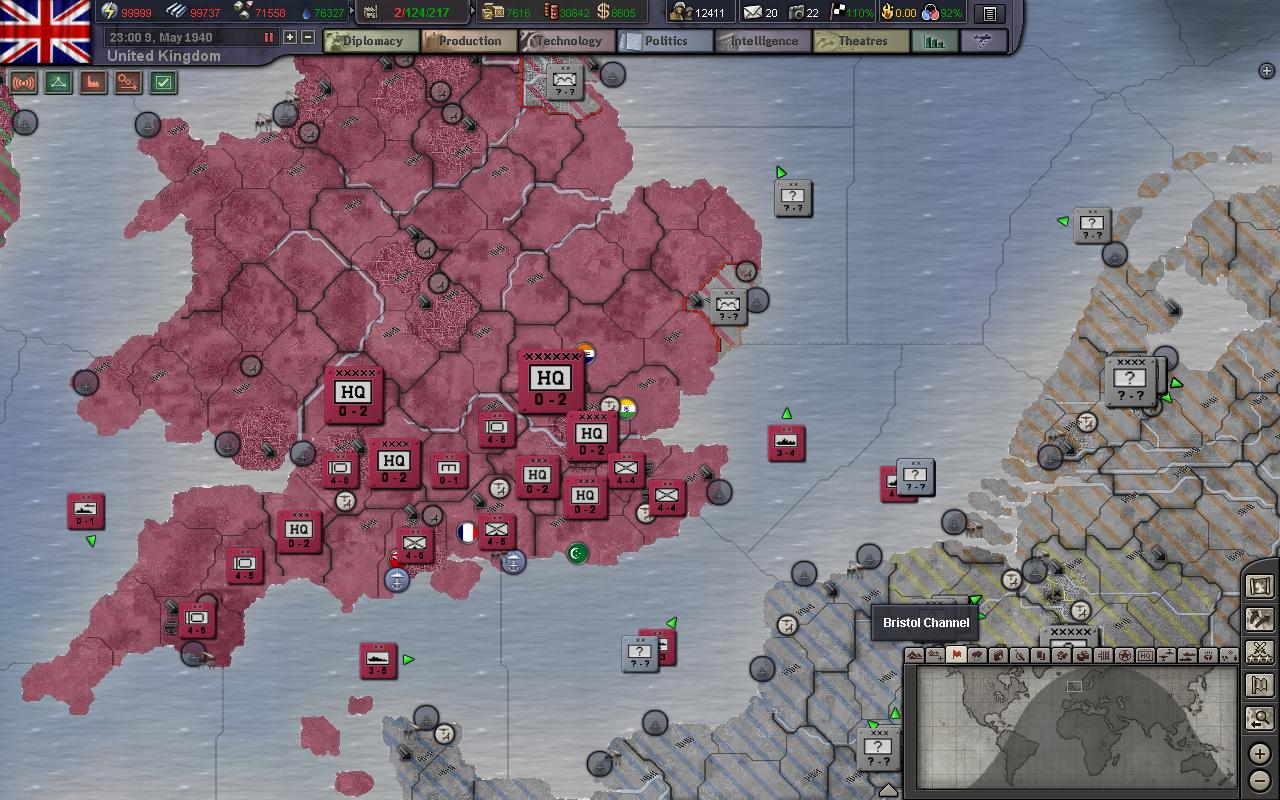Toggle the red pause button
Viewport: 1280px width, 800px height.
268,37
